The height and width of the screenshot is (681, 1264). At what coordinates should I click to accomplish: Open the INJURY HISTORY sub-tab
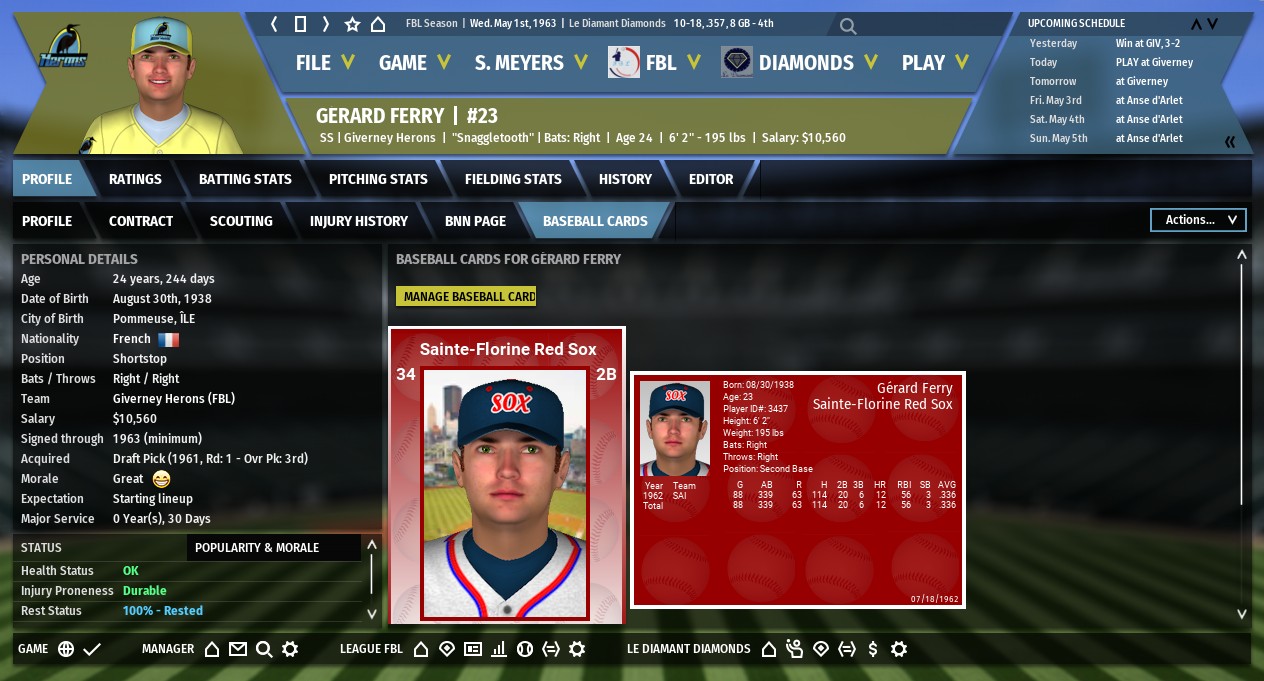coord(359,221)
